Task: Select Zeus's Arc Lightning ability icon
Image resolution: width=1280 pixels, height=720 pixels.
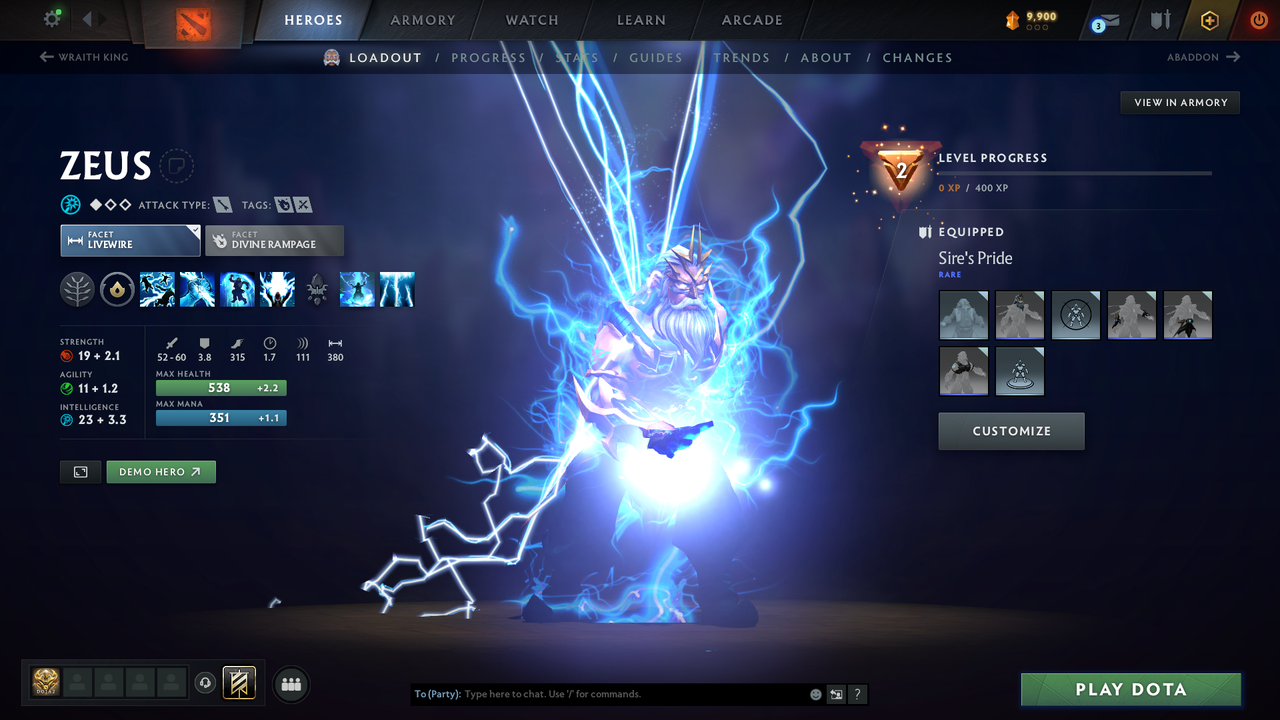Action: (x=158, y=290)
